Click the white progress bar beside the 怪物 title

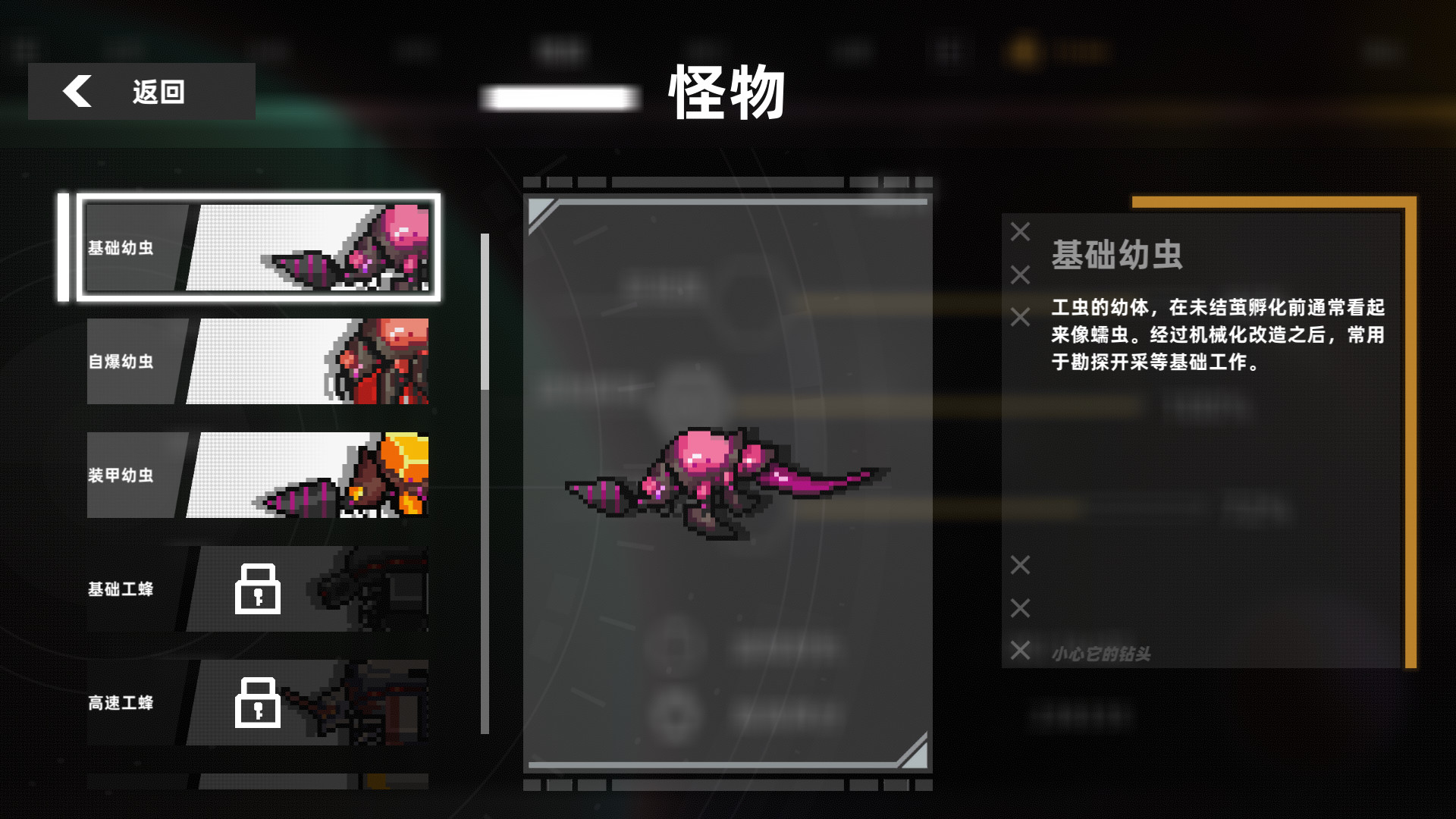point(559,97)
